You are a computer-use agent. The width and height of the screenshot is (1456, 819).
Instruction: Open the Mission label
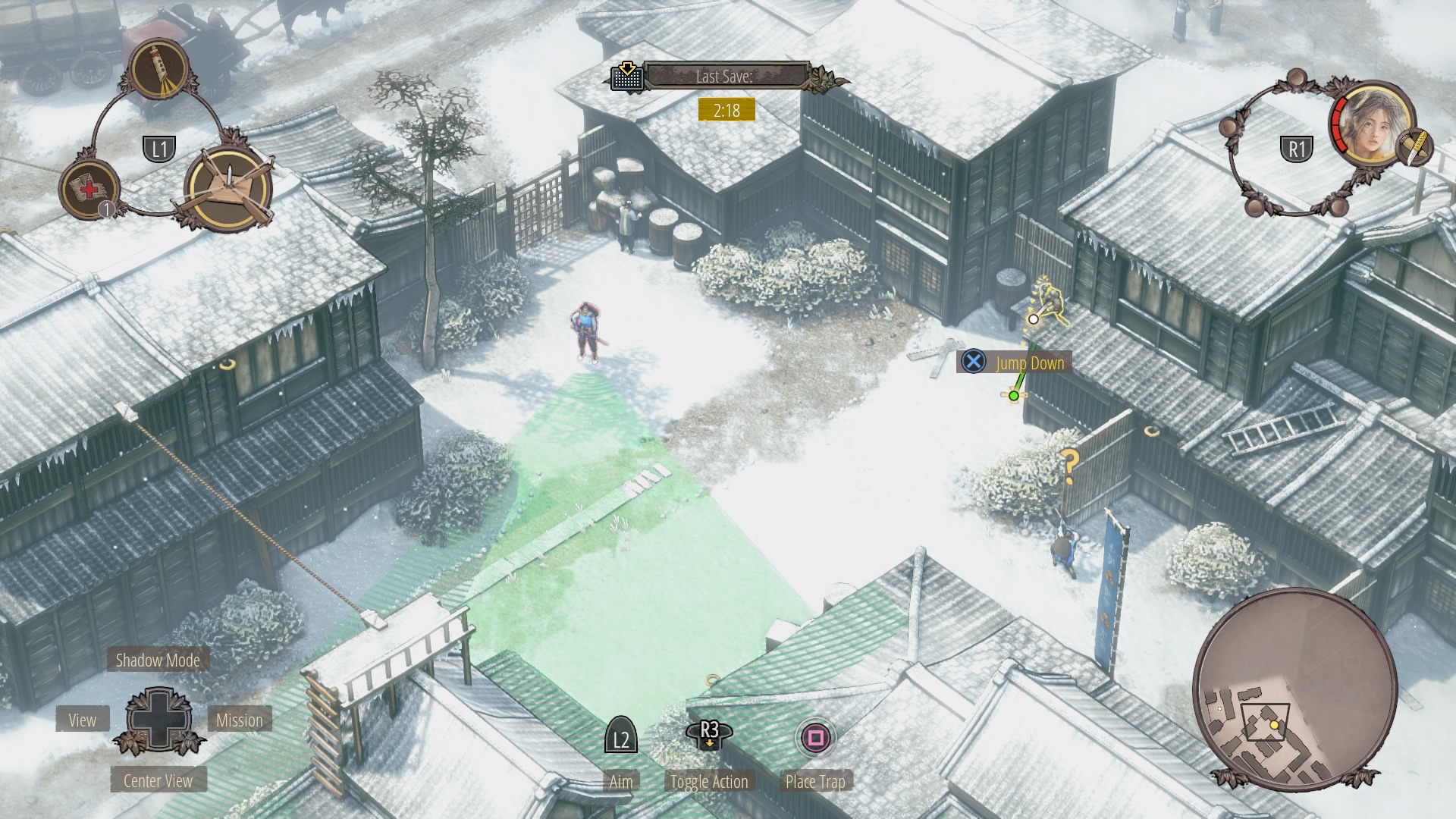pos(240,720)
